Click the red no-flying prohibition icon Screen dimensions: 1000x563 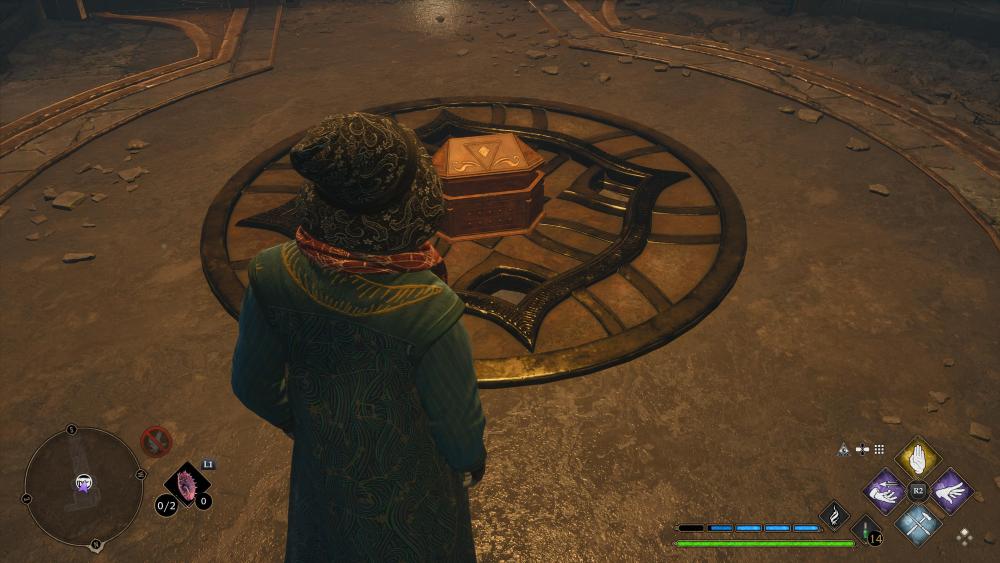coord(155,440)
